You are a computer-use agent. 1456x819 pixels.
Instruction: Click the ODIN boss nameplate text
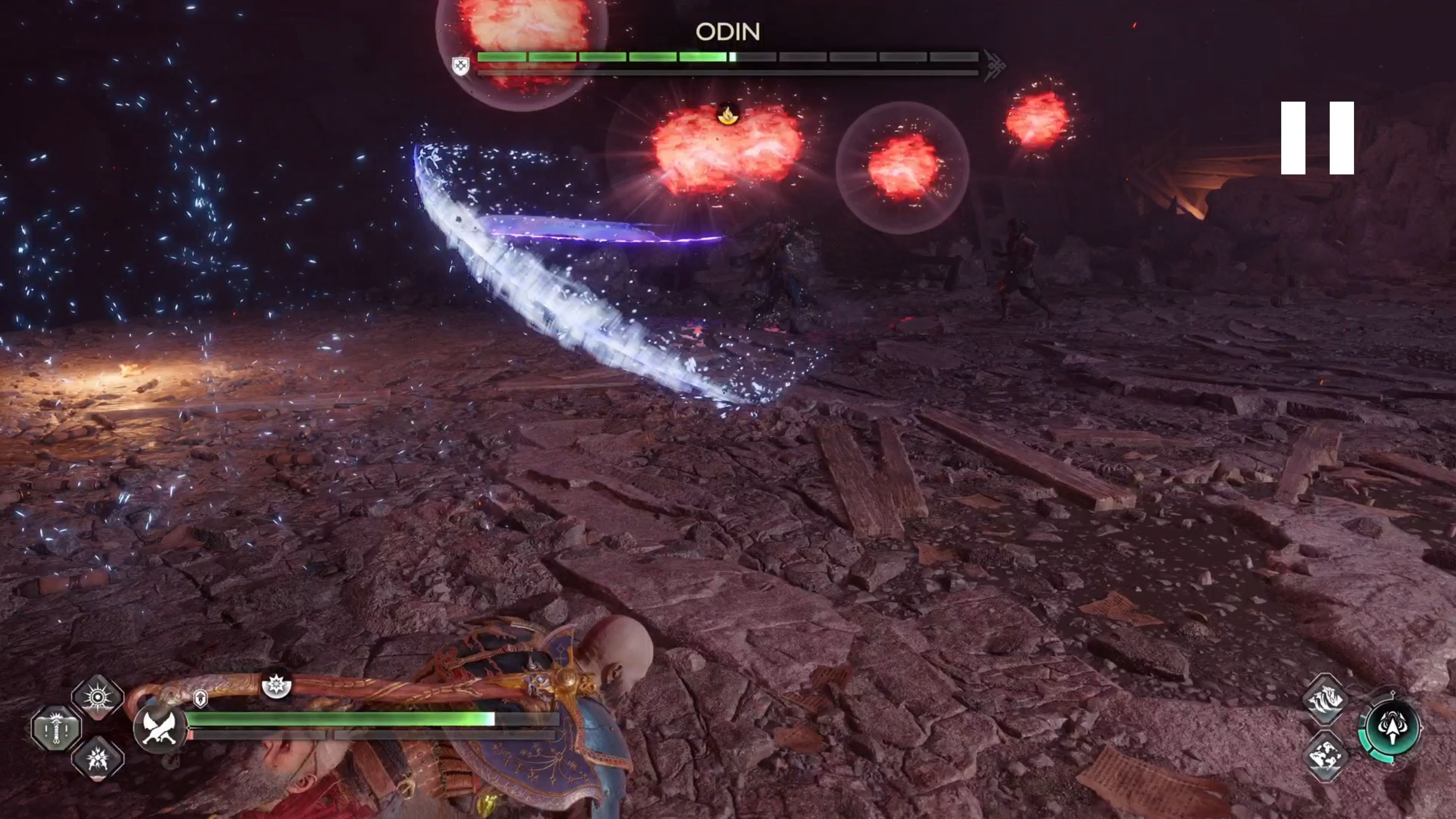point(728,31)
